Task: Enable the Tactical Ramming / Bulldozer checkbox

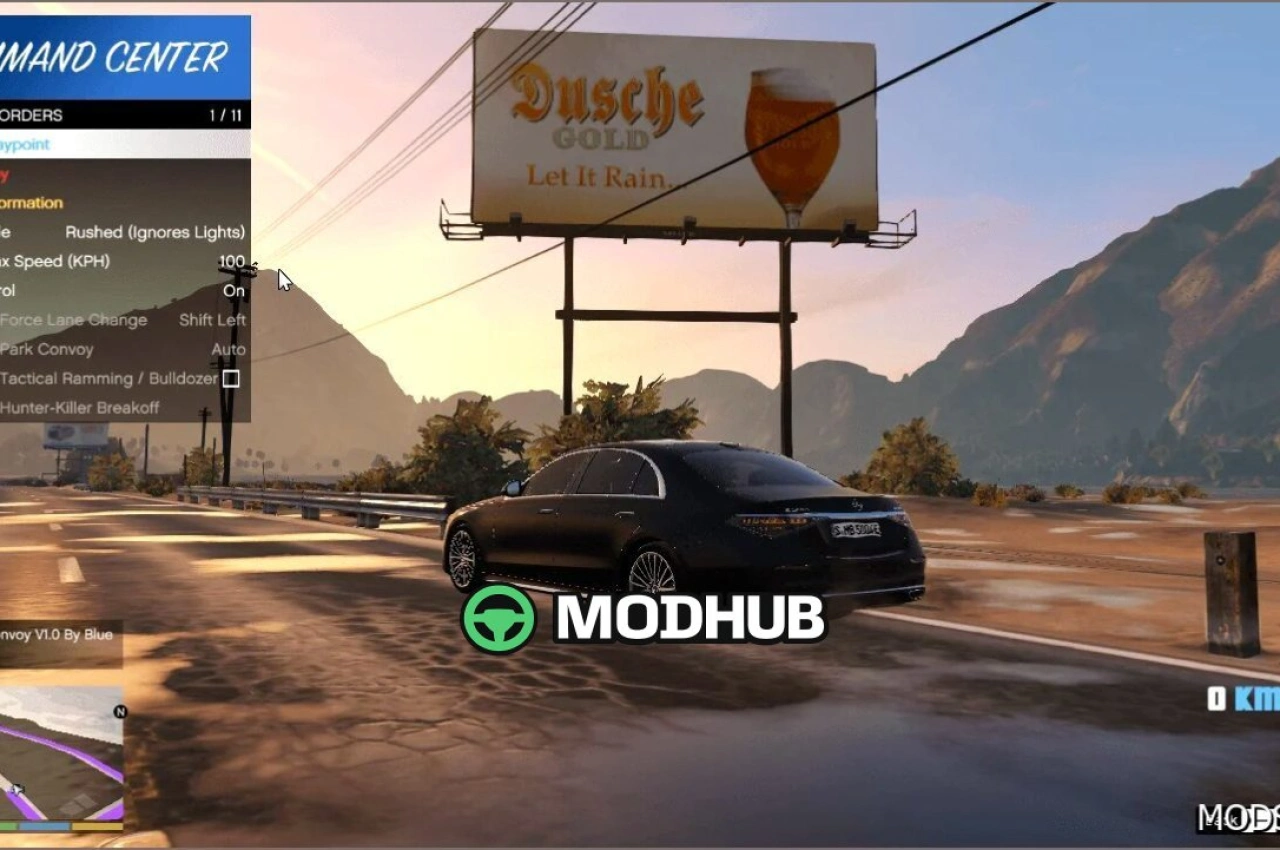Action: pos(231,378)
